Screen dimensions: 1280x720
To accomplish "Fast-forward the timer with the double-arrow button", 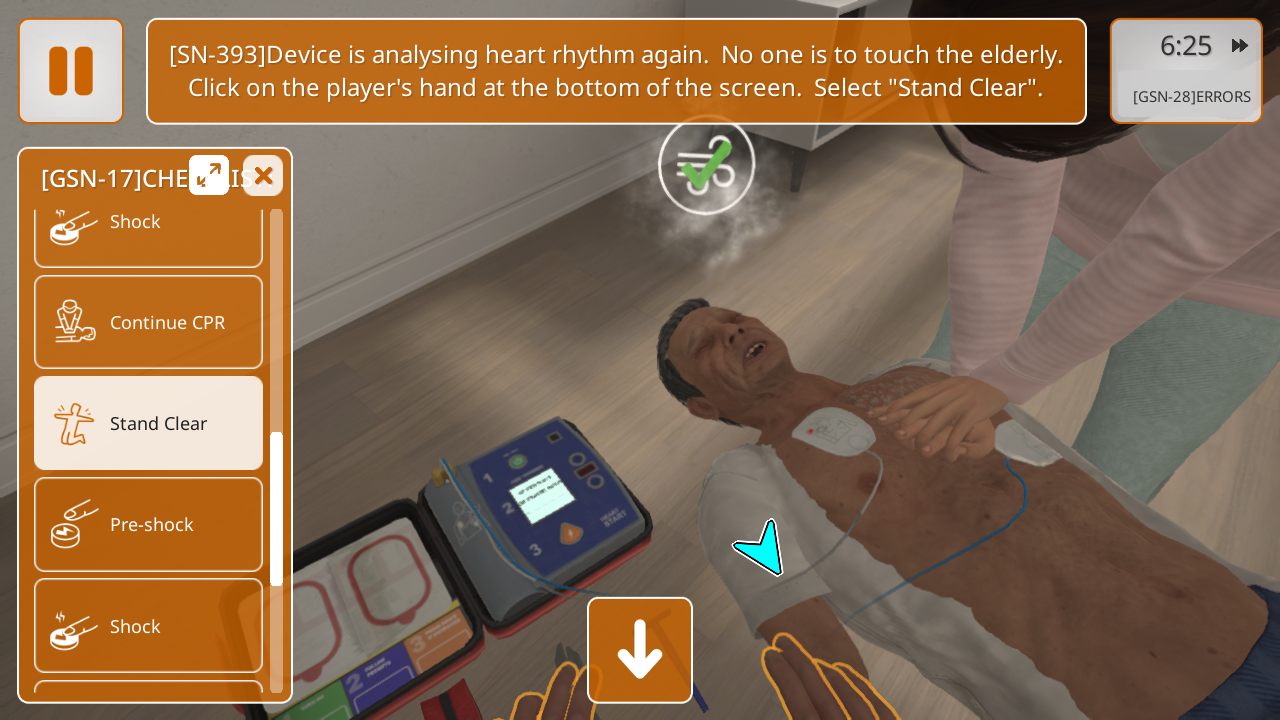I will 1240,46.
